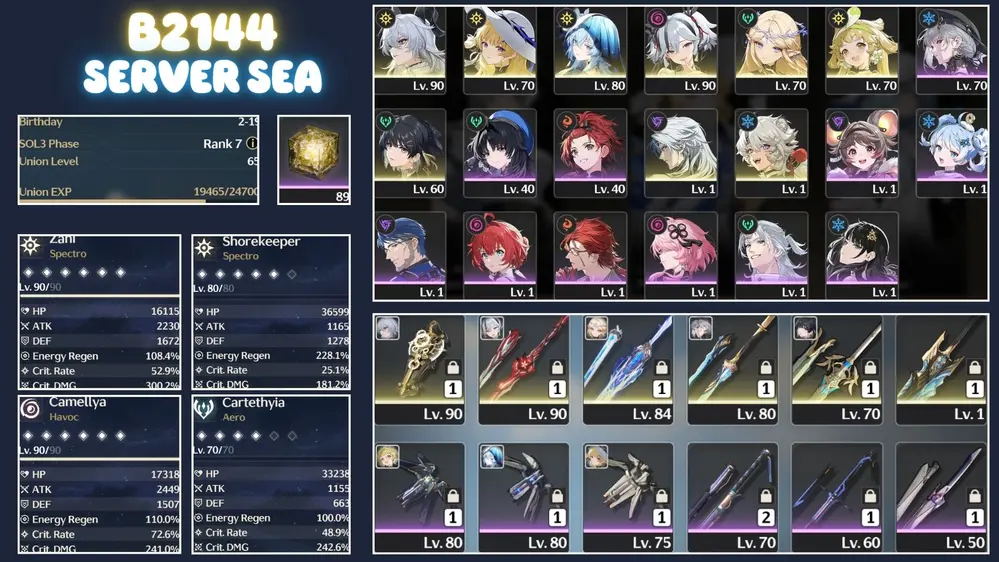This screenshot has width=999, height=562.
Task: Open the Cartethyia Aero stat panel
Action: click(271, 473)
